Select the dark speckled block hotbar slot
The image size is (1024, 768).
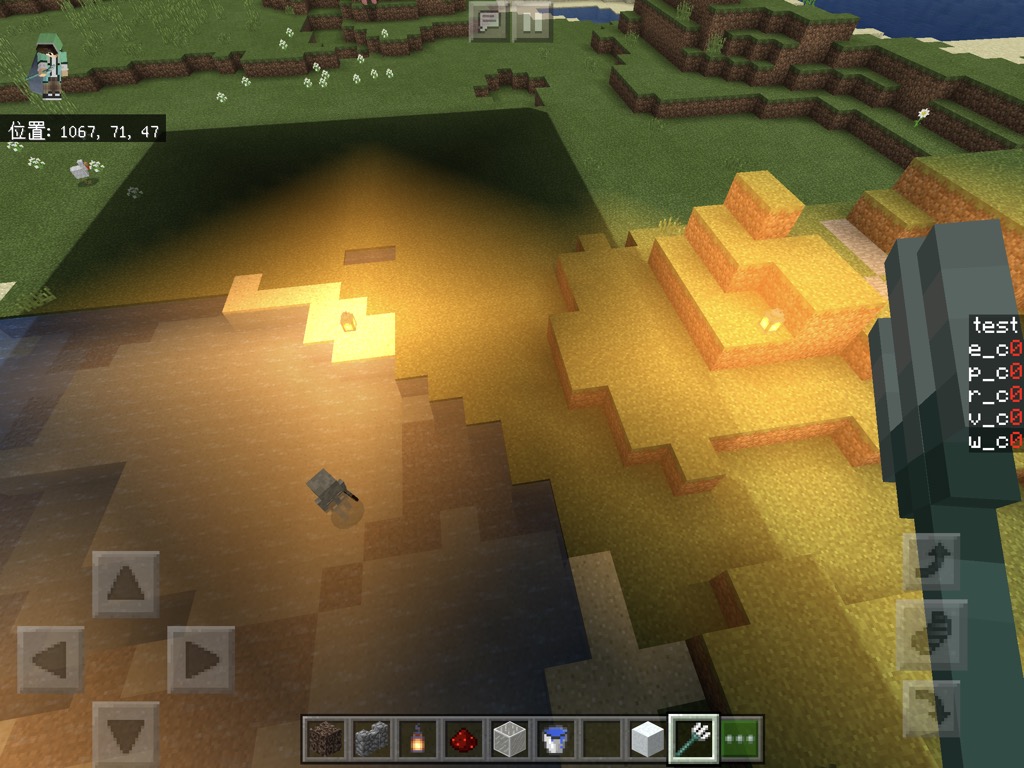coord(325,739)
